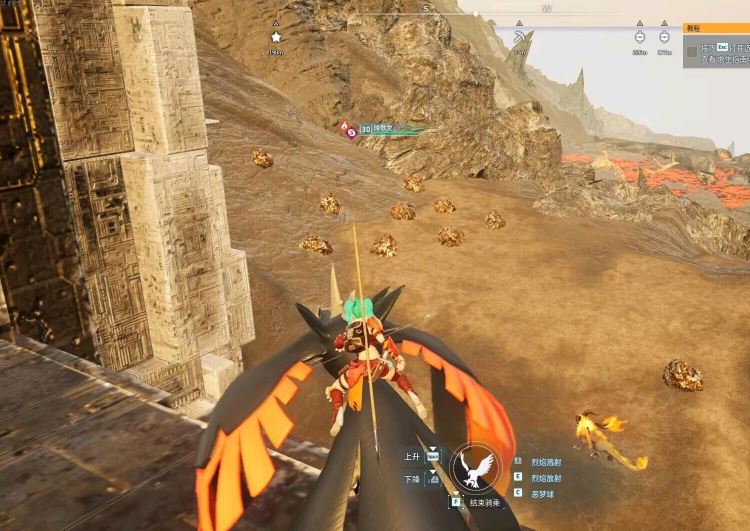
Task: Select the 恶梦球 skill
Action: 543,493
